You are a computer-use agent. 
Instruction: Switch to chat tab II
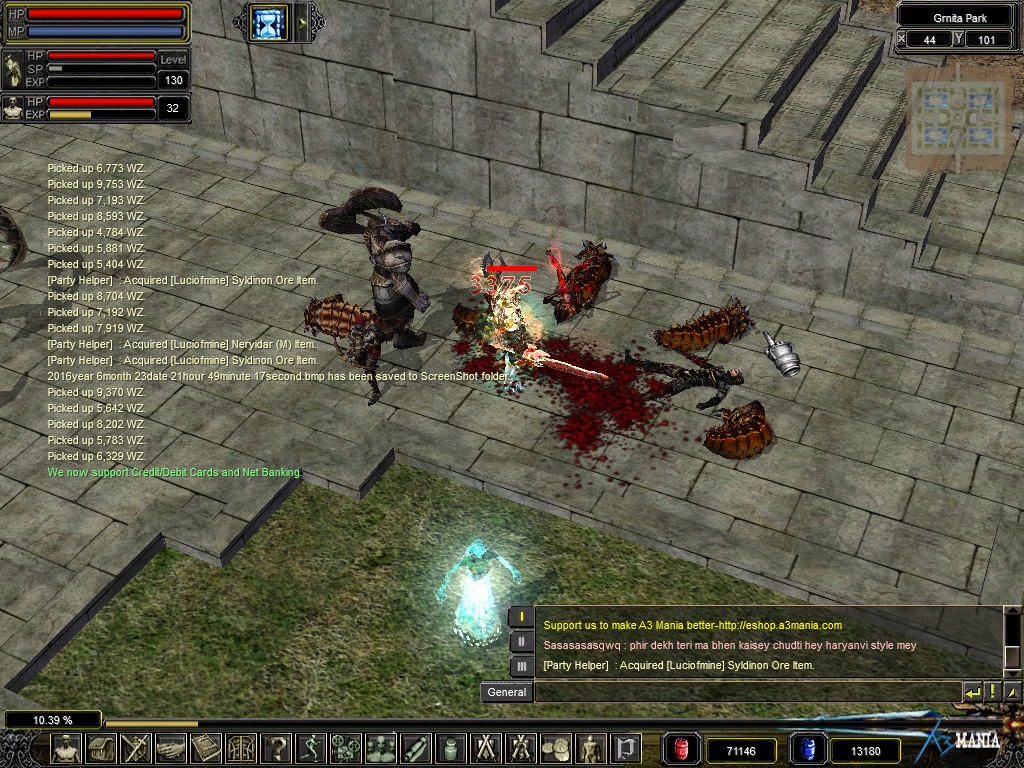[521, 641]
